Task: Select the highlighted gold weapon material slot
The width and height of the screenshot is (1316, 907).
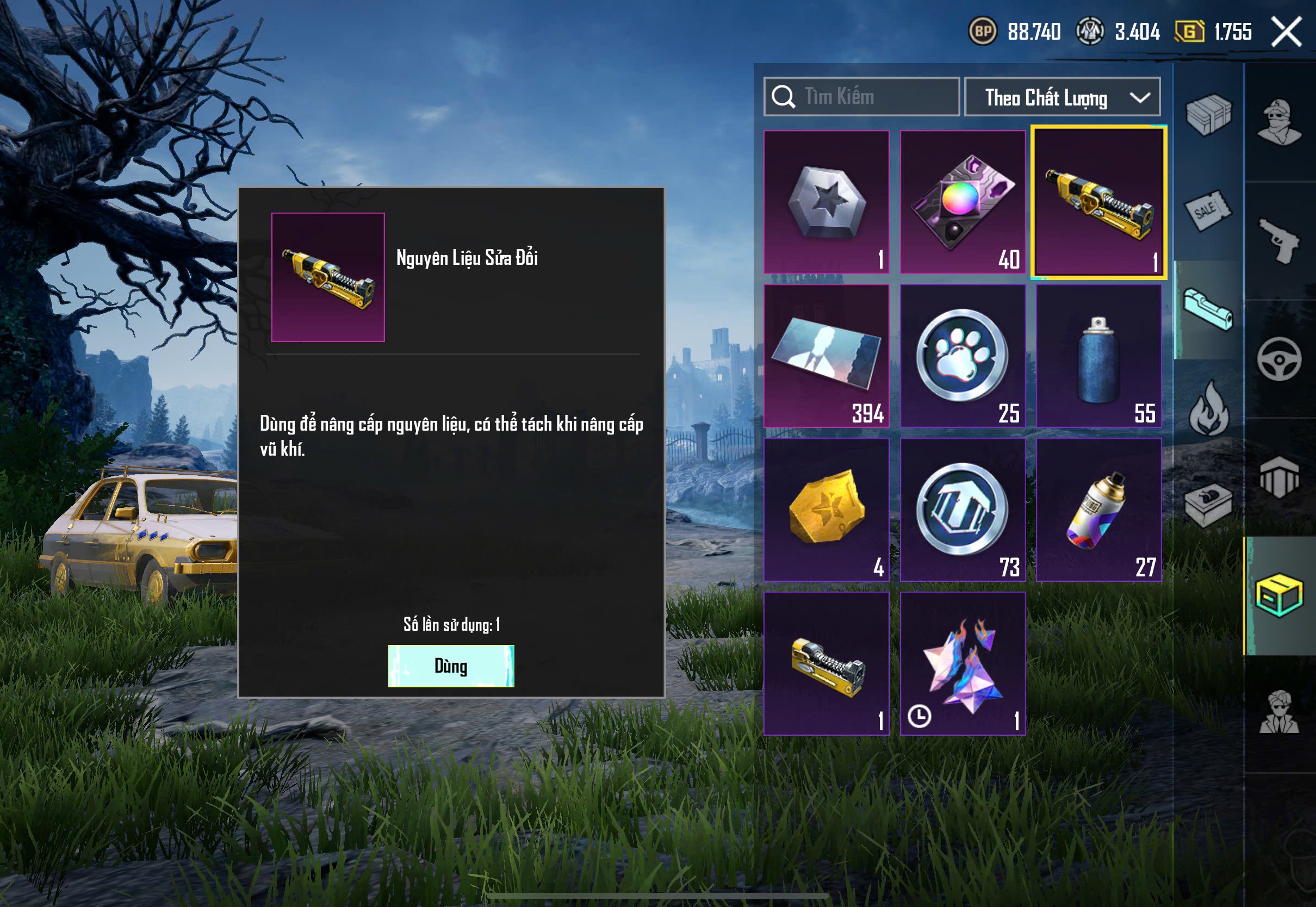Action: [x=1098, y=203]
